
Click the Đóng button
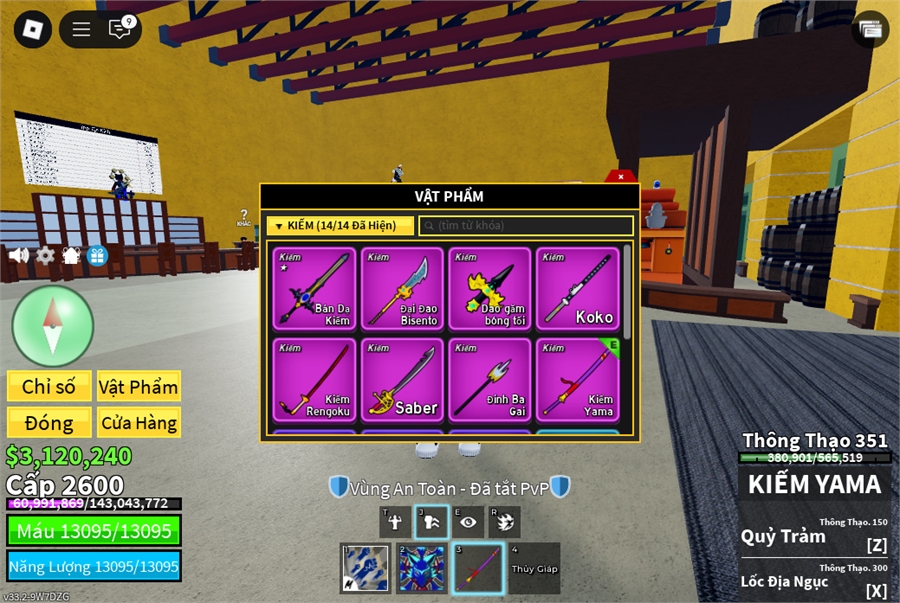tap(49, 422)
